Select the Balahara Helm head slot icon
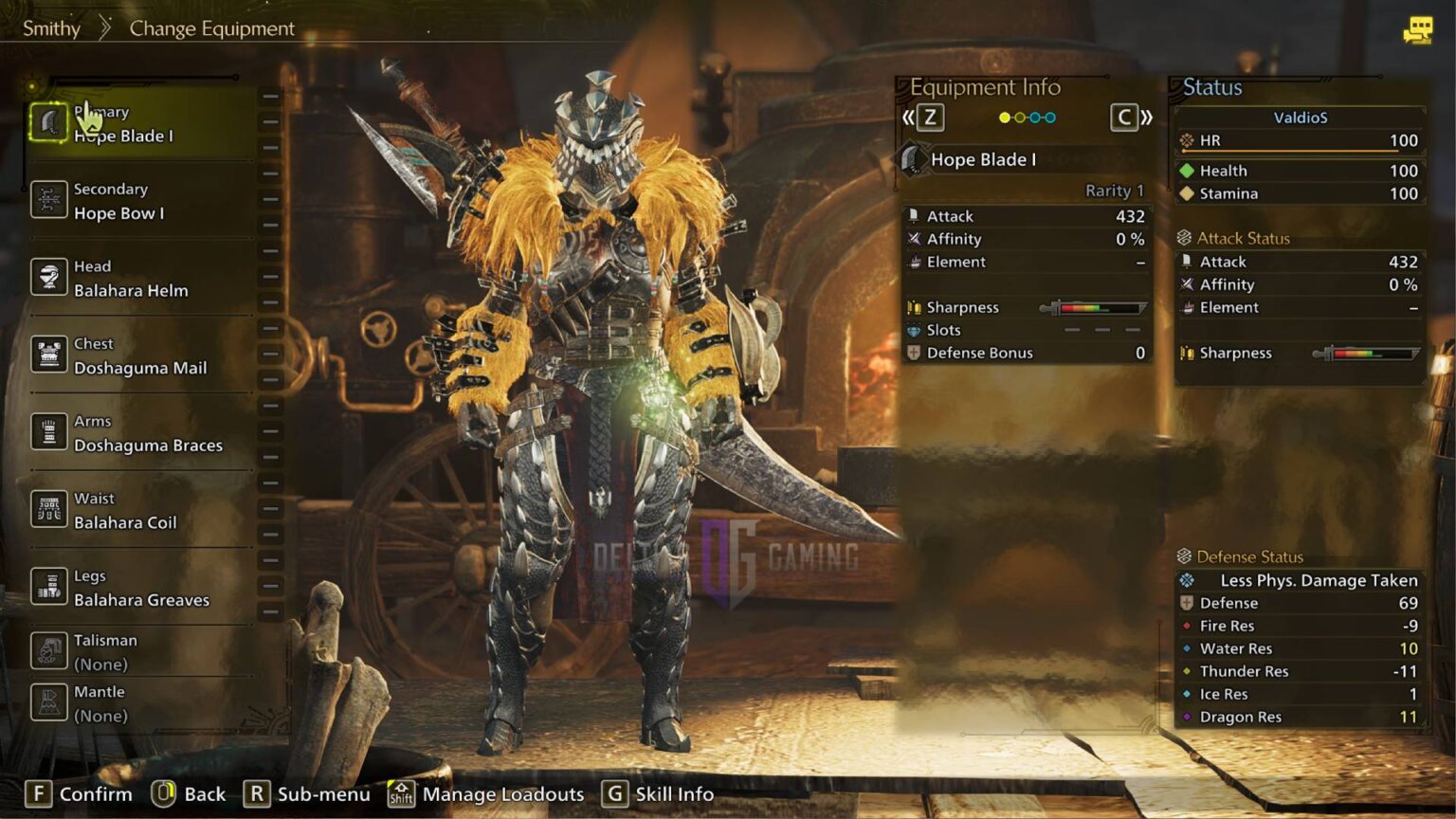This screenshot has width=1456, height=819. click(48, 278)
